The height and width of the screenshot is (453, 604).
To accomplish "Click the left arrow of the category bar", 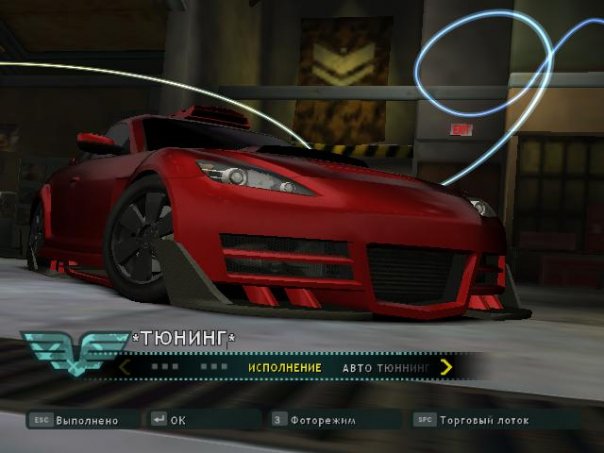I will (x=125, y=367).
